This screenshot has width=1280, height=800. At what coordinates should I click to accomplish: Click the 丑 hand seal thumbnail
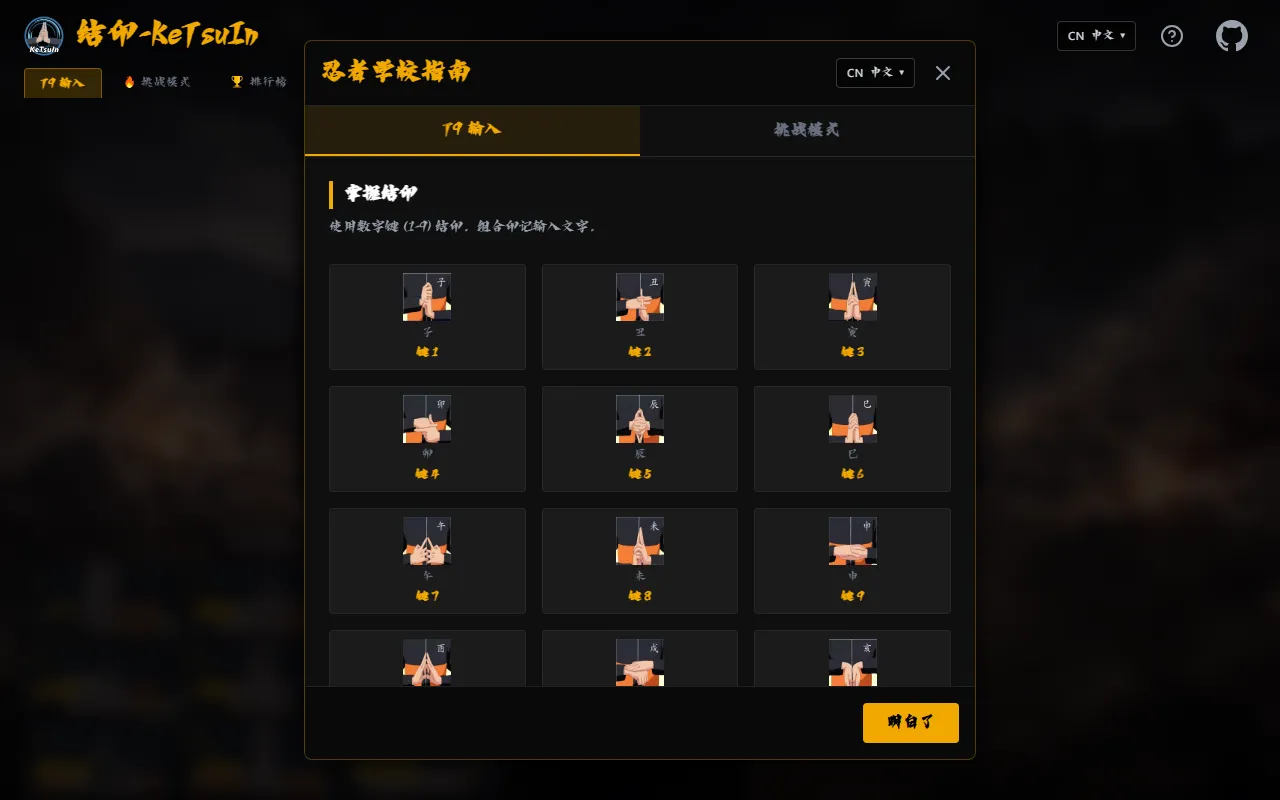[x=639, y=297]
